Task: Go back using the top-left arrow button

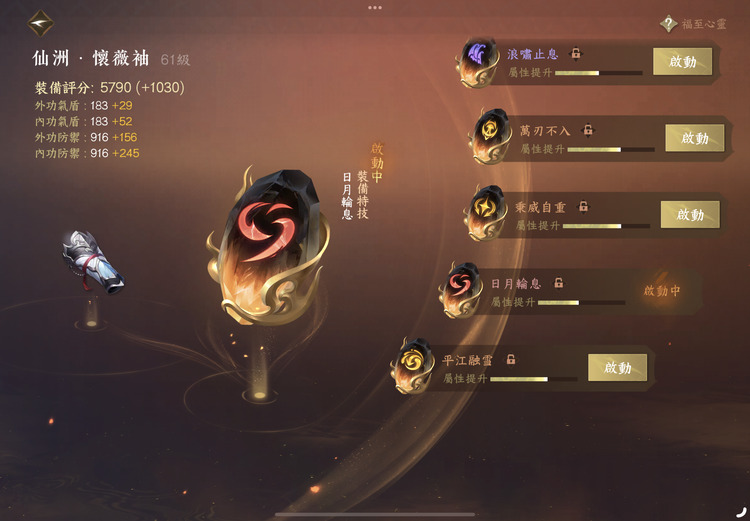Action: coord(41,21)
